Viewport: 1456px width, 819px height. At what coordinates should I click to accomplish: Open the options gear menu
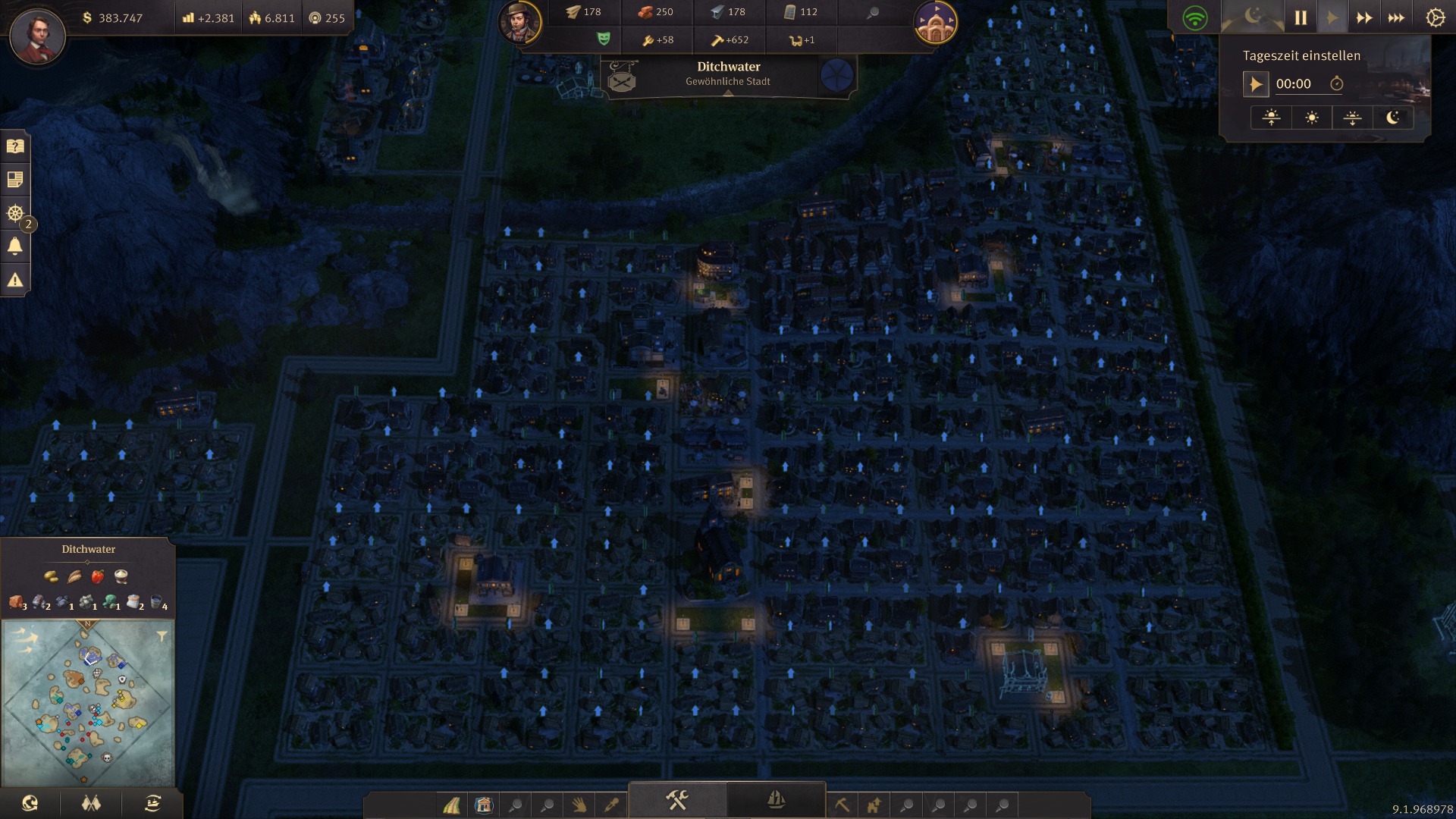coord(1435,17)
